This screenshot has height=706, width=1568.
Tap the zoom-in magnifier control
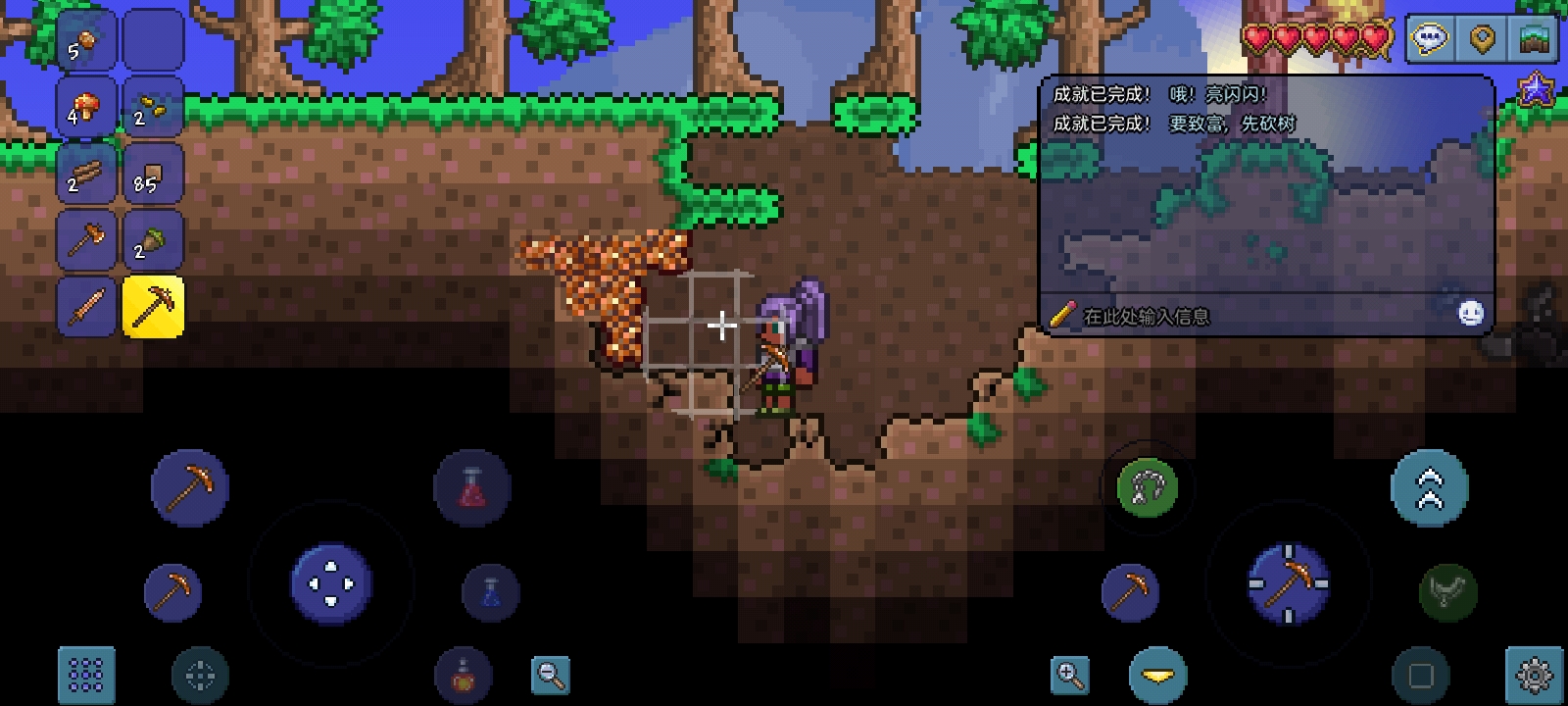tap(1071, 674)
